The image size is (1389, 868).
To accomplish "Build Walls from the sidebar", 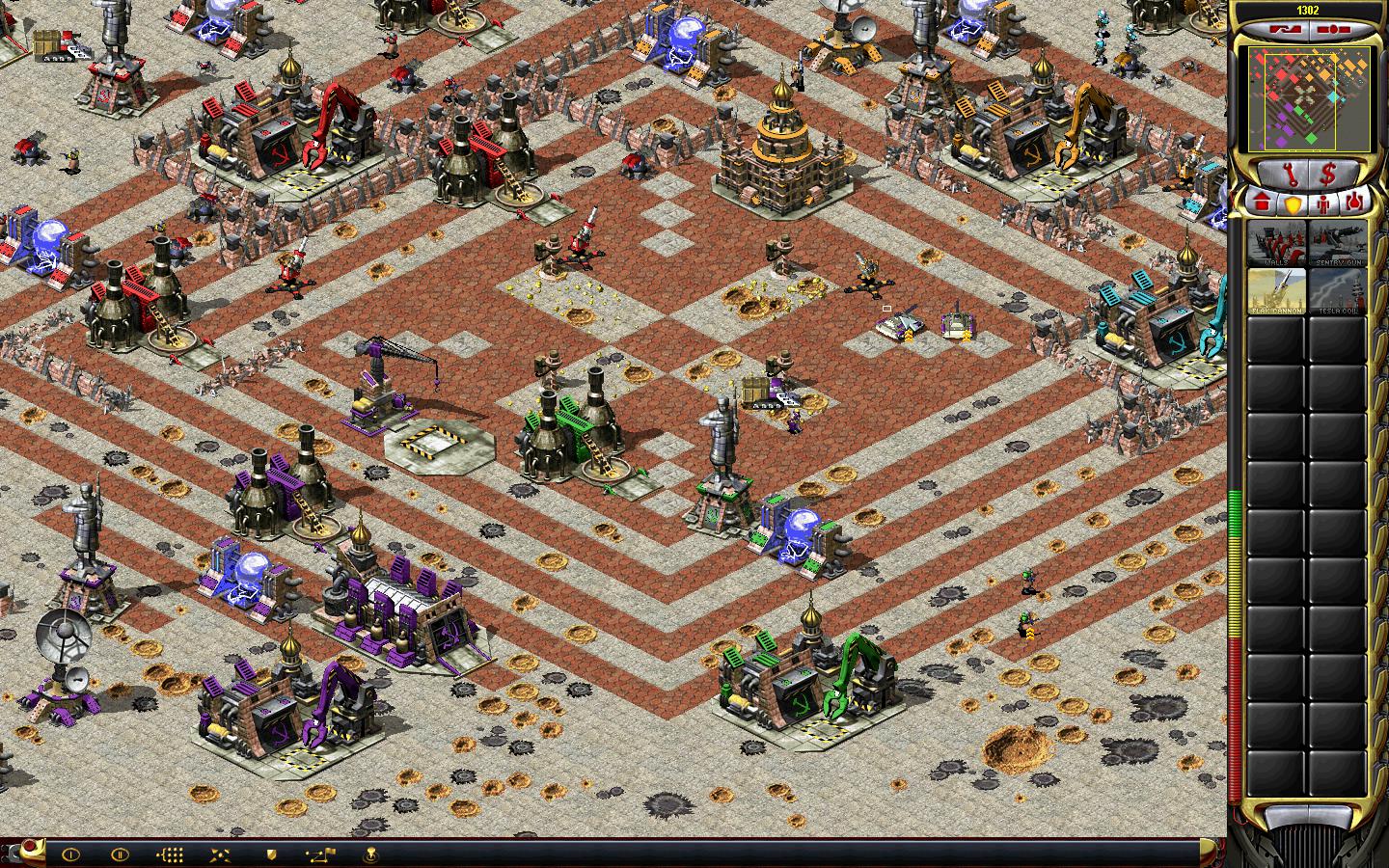I will 1275,243.
